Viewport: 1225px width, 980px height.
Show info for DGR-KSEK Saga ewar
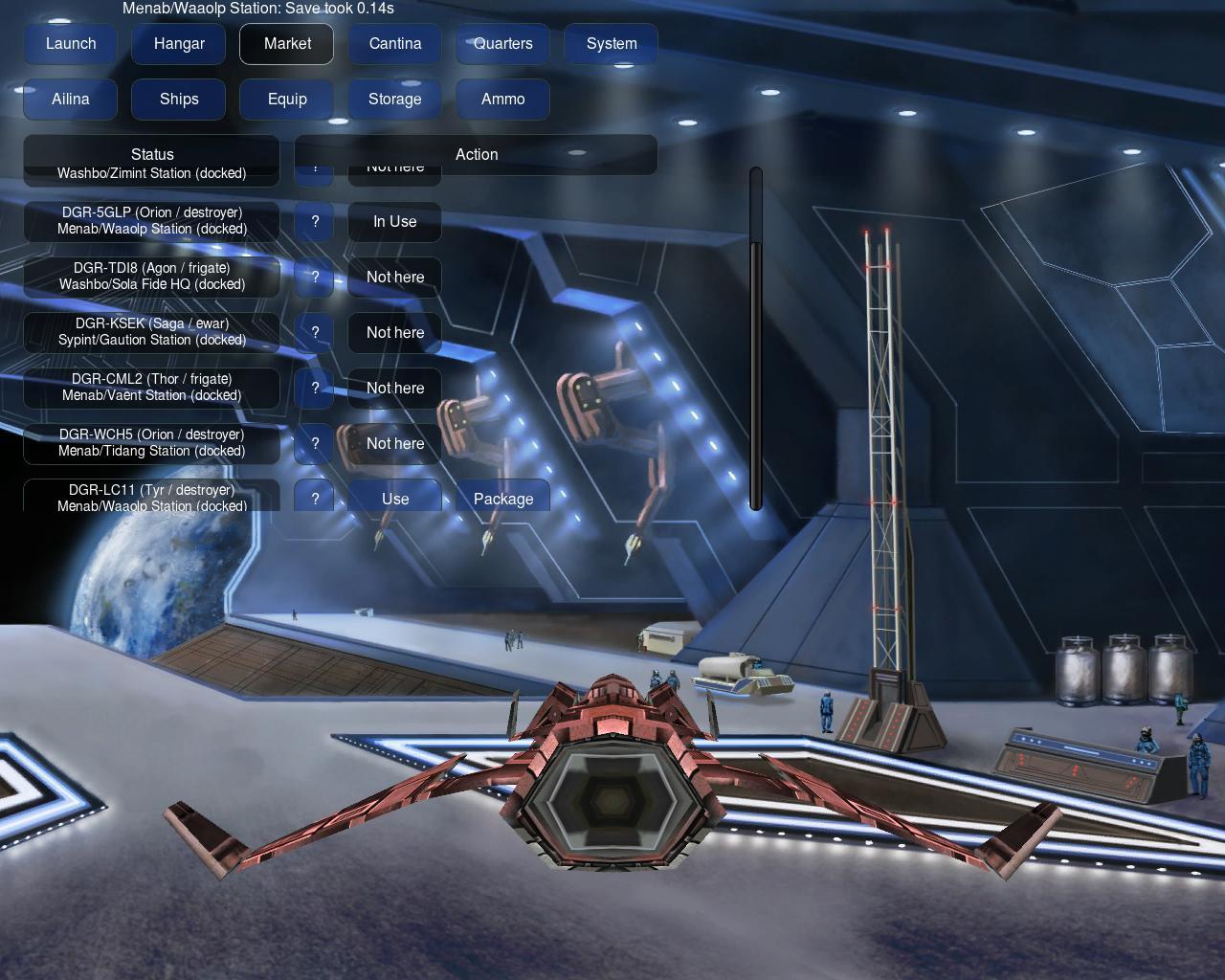pyautogui.click(x=315, y=333)
